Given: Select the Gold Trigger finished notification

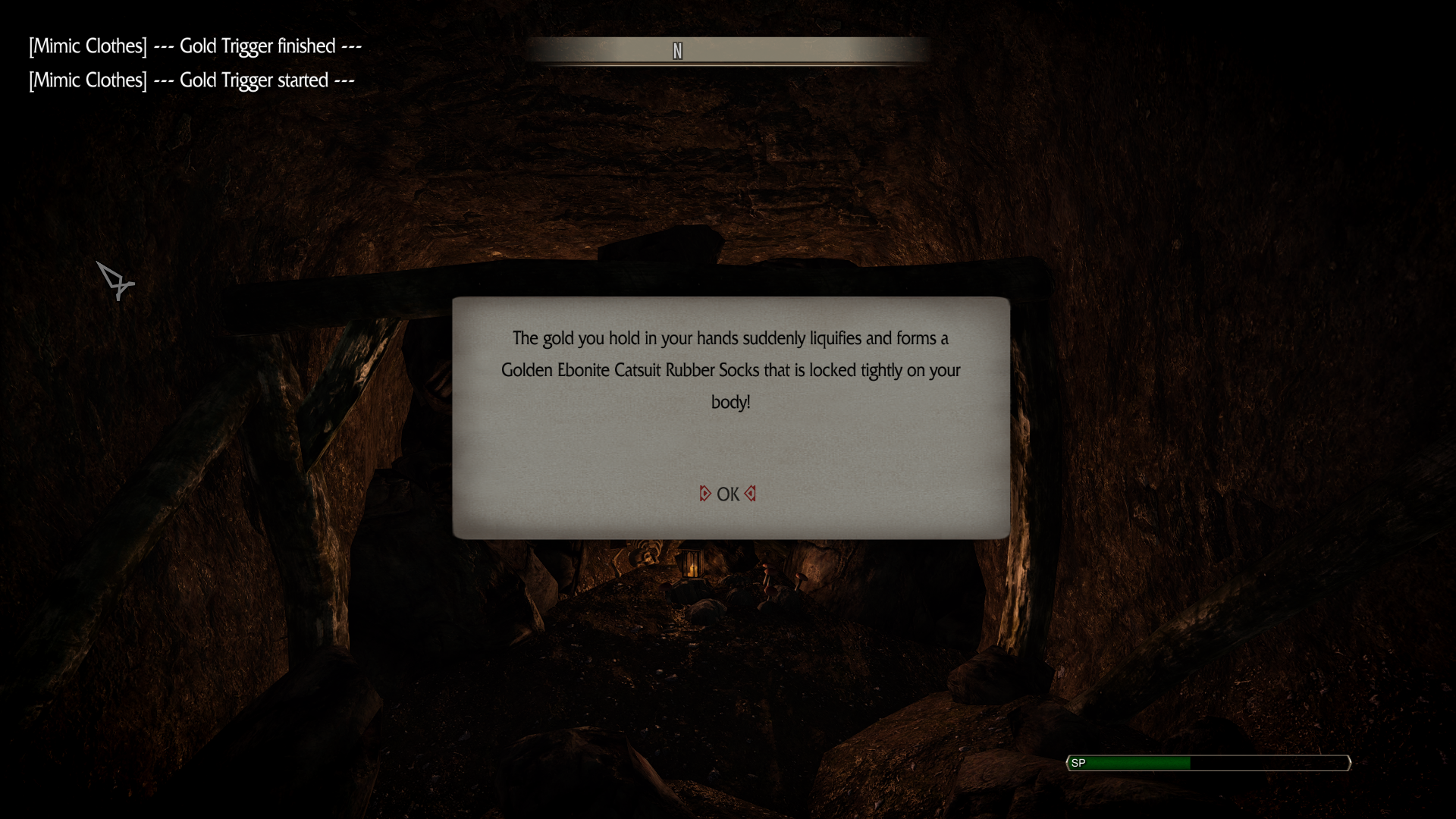Looking at the screenshot, I should tap(194, 45).
